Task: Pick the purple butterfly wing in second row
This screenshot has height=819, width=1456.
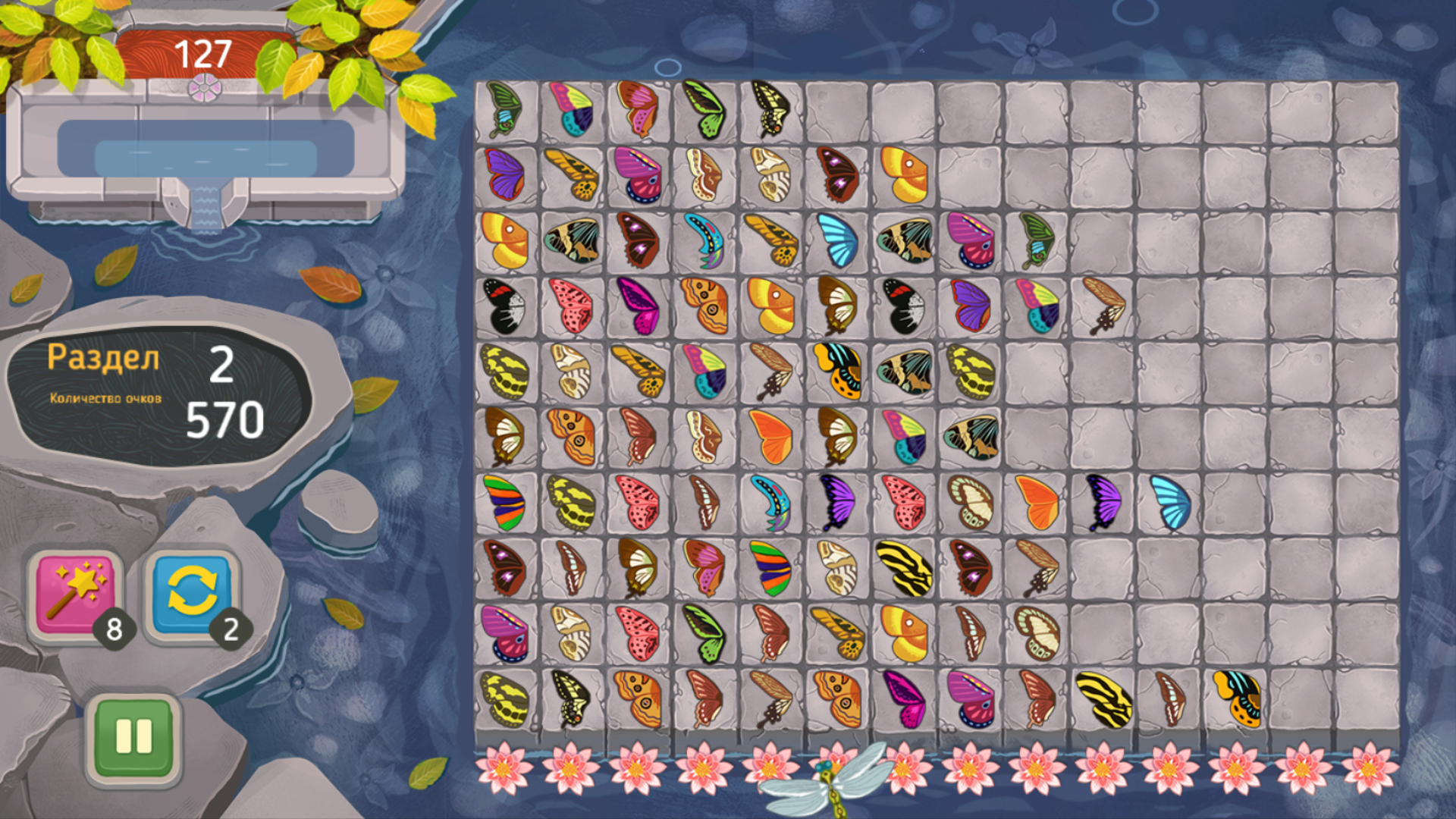Action: point(504,174)
